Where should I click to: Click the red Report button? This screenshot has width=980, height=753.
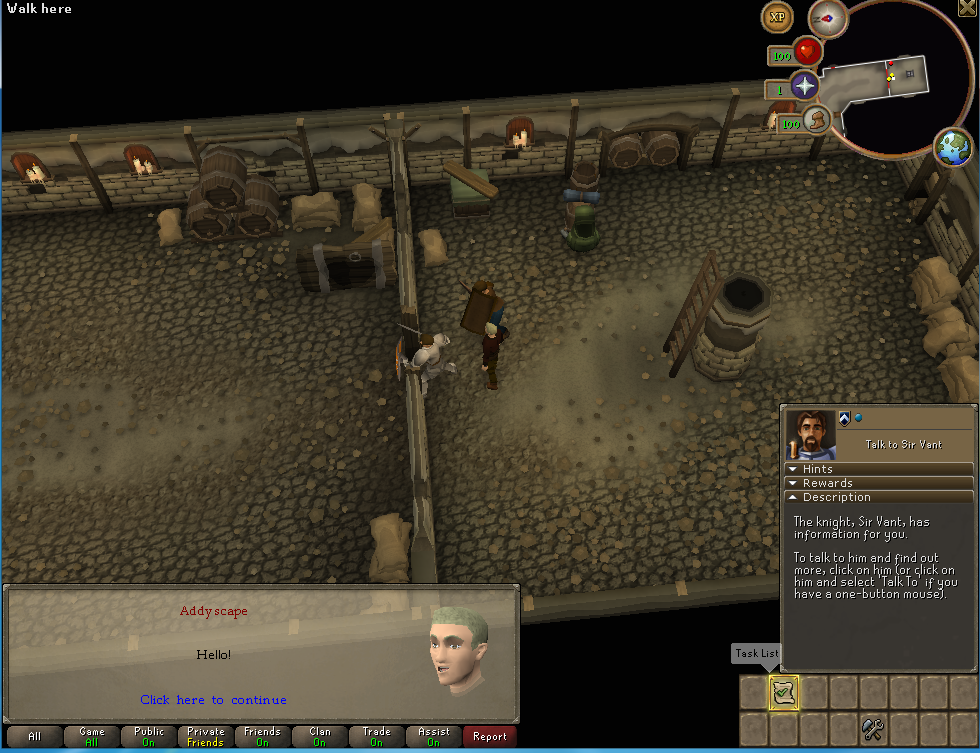pyautogui.click(x=490, y=737)
